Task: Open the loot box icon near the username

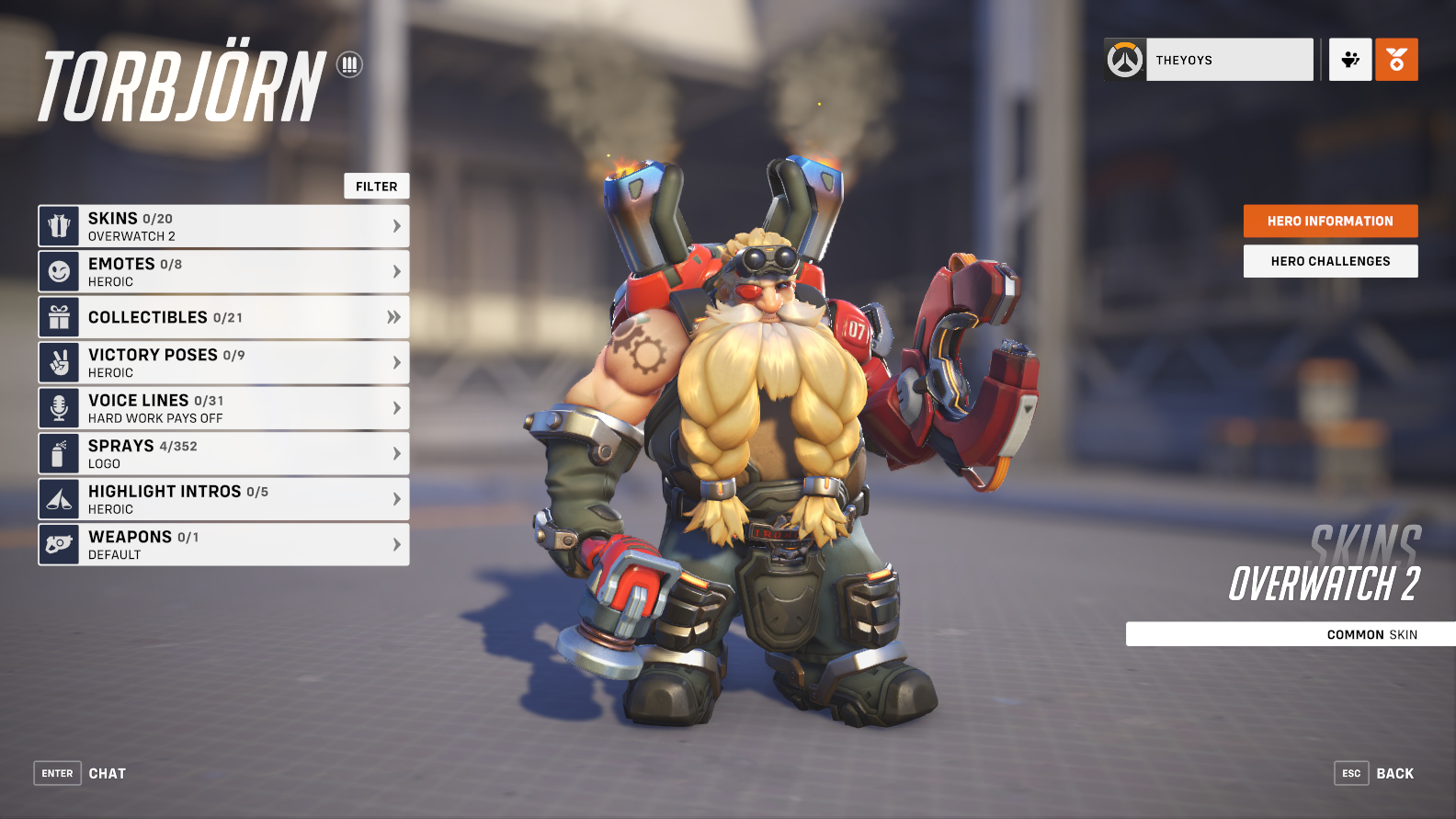Action: 1349,59
